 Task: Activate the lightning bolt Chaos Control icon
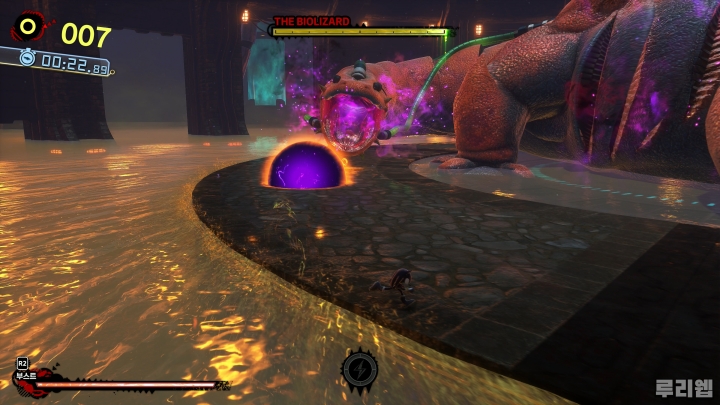(359, 370)
